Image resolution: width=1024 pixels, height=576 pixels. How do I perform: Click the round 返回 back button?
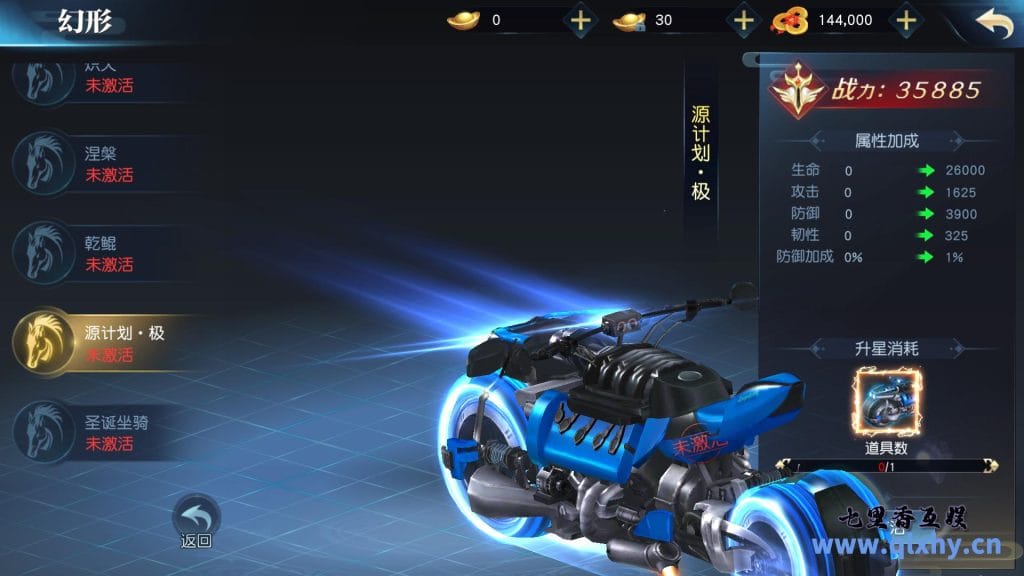(196, 518)
